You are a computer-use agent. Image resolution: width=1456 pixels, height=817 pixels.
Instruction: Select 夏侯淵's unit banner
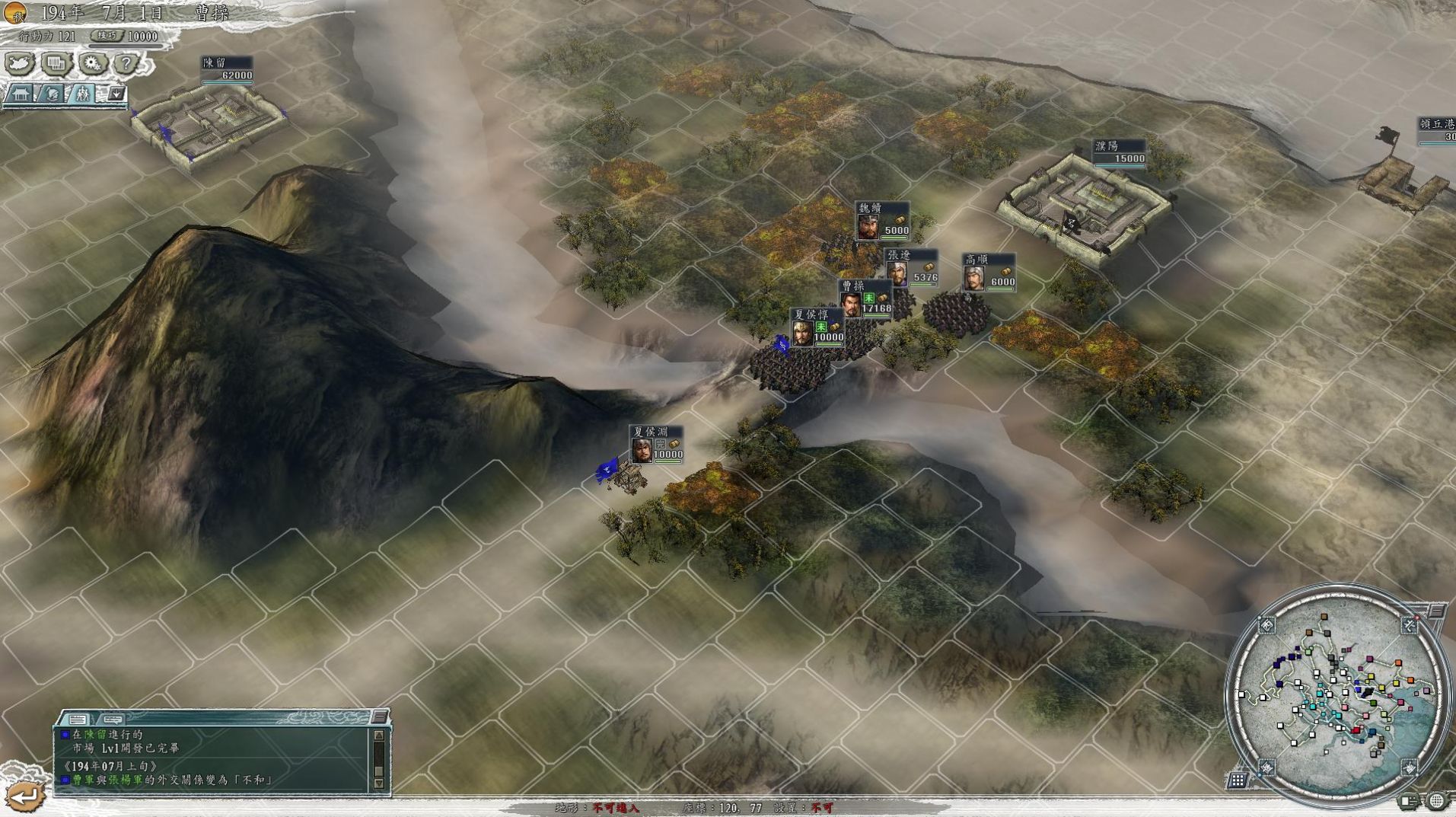(x=656, y=444)
